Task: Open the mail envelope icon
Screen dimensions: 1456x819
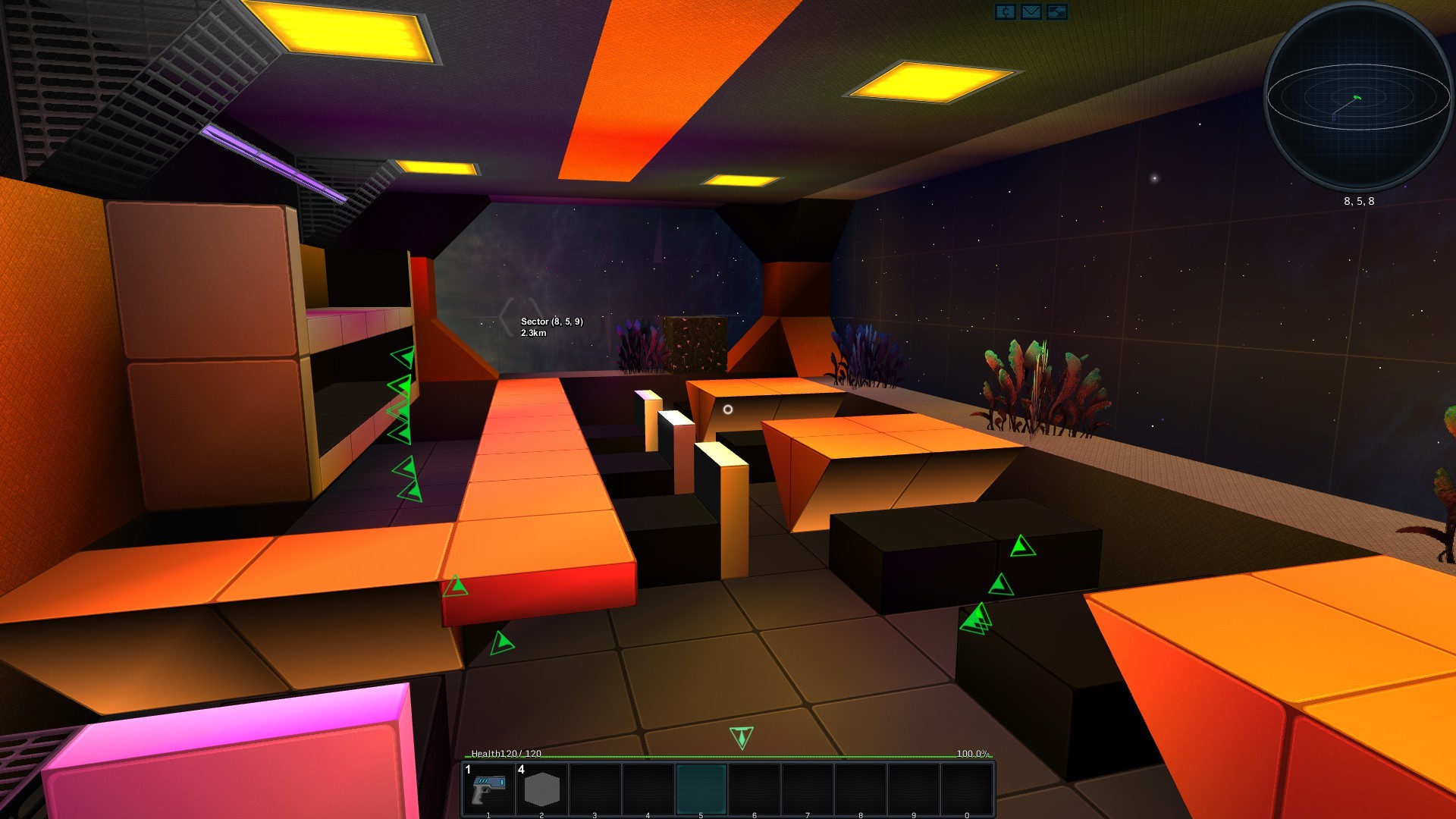Action: (x=1031, y=12)
